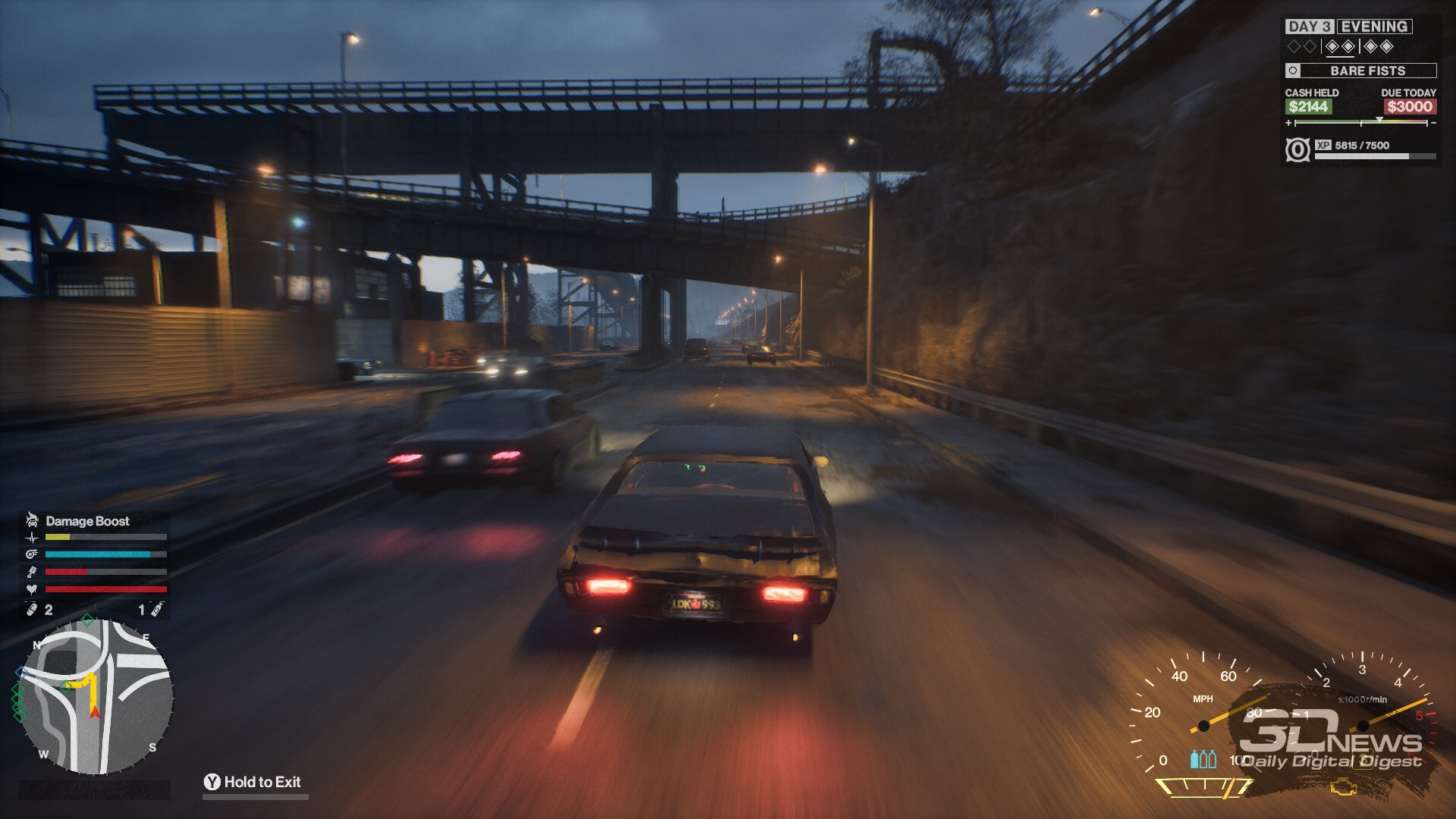
Task: Click the player level badge beside XP
Action: [x=1298, y=149]
